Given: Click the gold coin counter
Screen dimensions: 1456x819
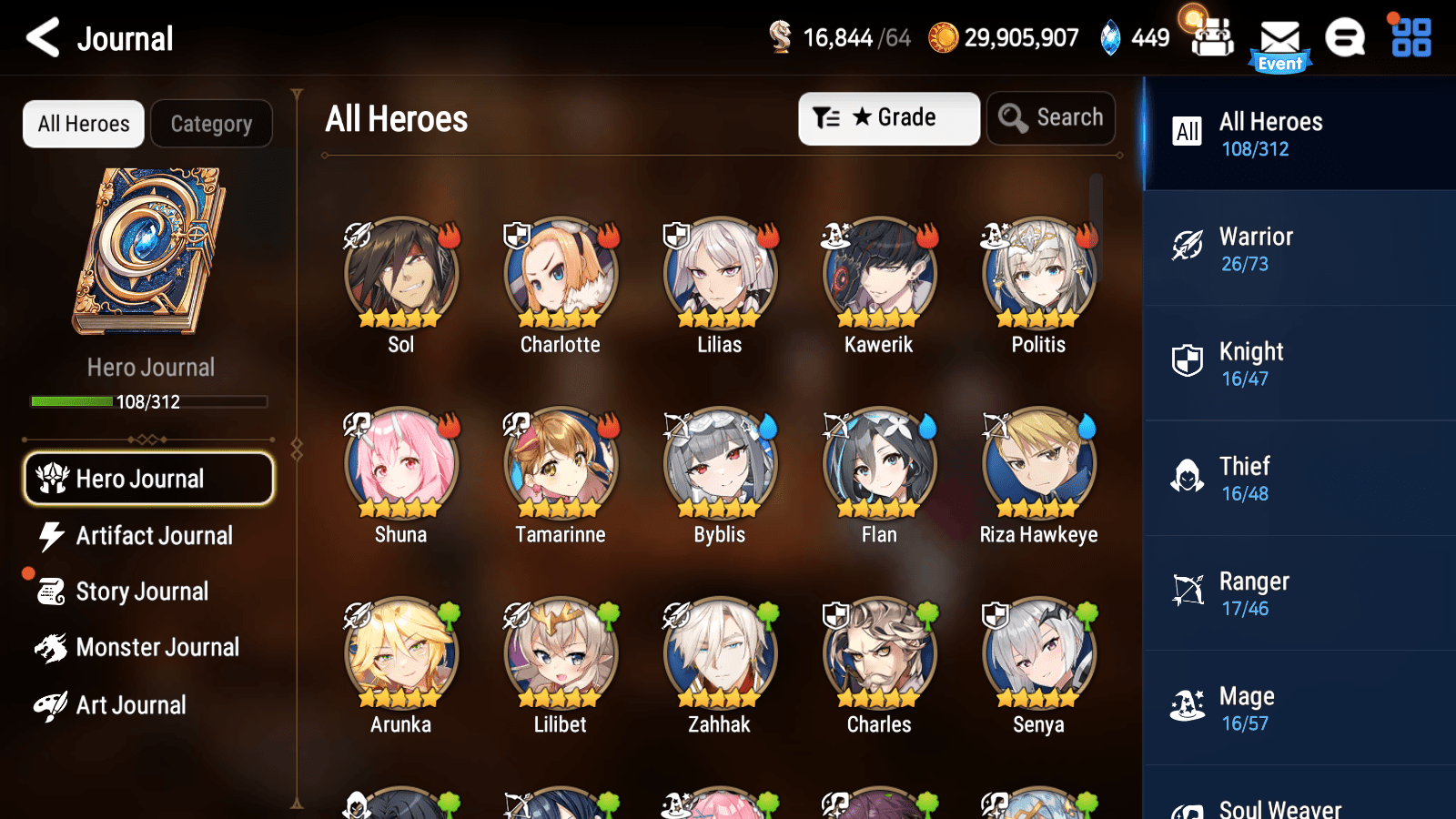Looking at the screenshot, I should tap(1001, 38).
